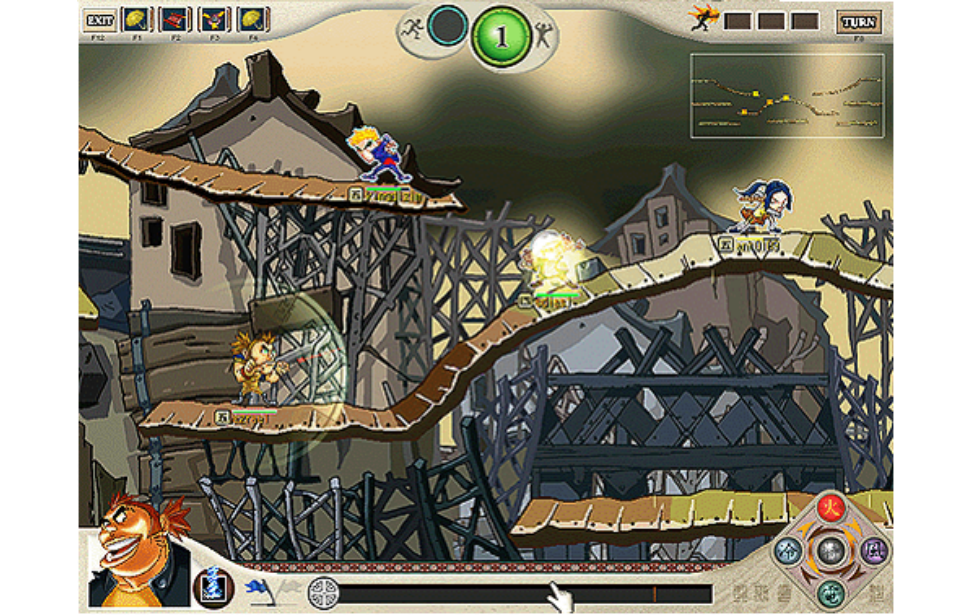Image resolution: width=973 pixels, height=615 pixels.
Task: Pick the green element orb
Action: [x=829, y=593]
